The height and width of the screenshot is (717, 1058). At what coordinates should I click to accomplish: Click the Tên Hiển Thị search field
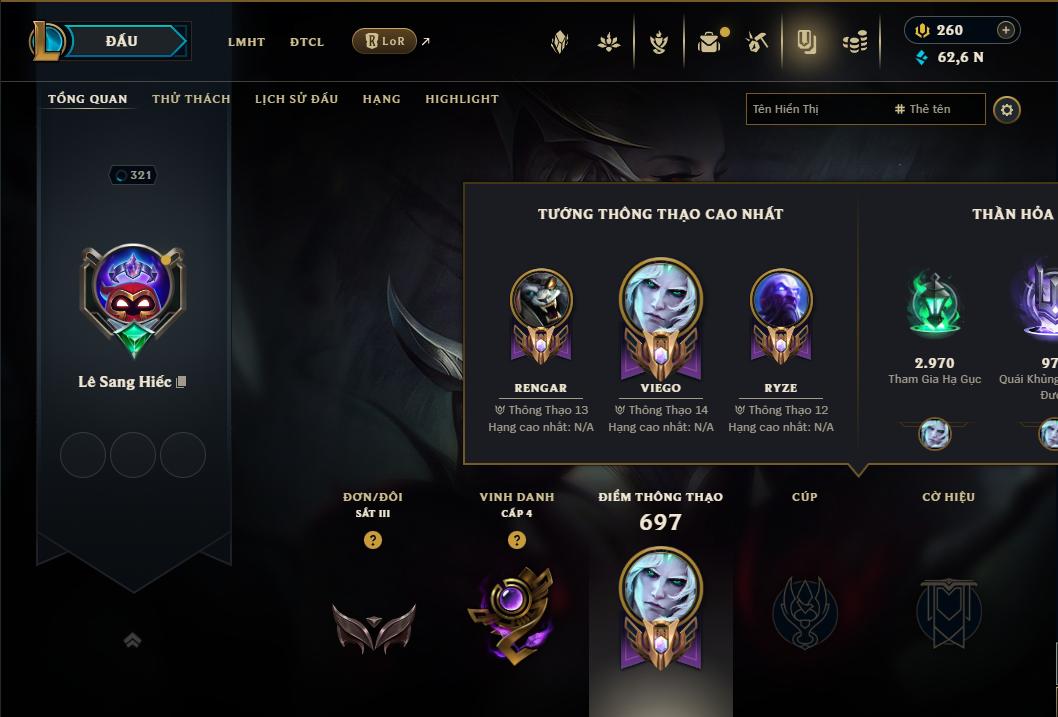tap(815, 109)
